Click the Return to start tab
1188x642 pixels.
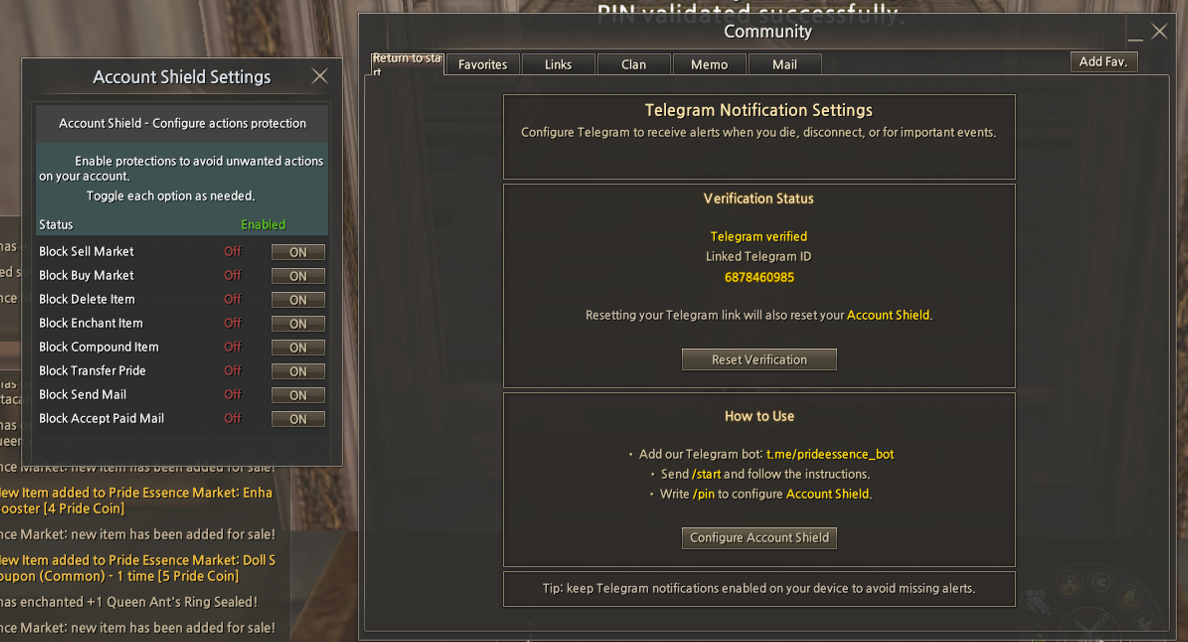(407, 63)
